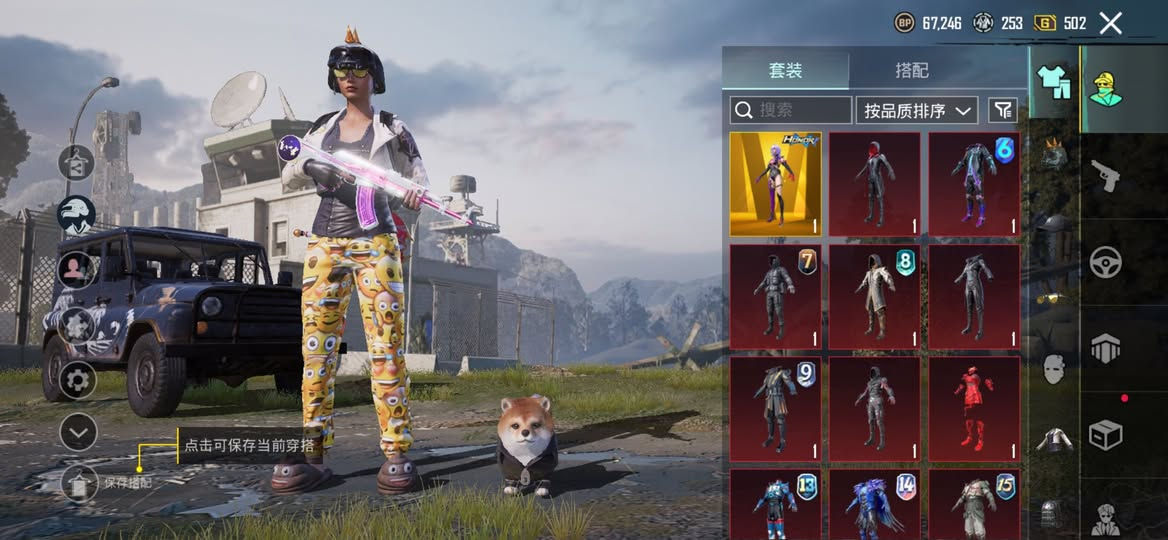Open the filter funnel button
The height and width of the screenshot is (540, 1168).
[1002, 110]
